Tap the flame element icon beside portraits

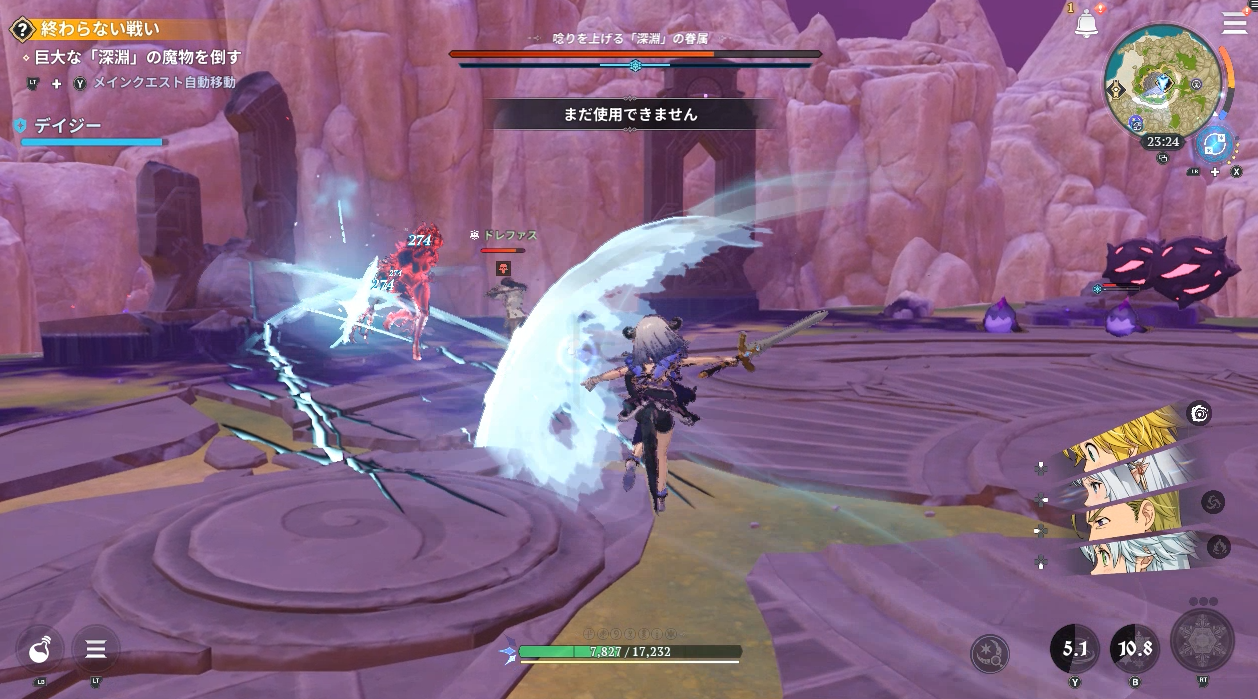[1218, 546]
